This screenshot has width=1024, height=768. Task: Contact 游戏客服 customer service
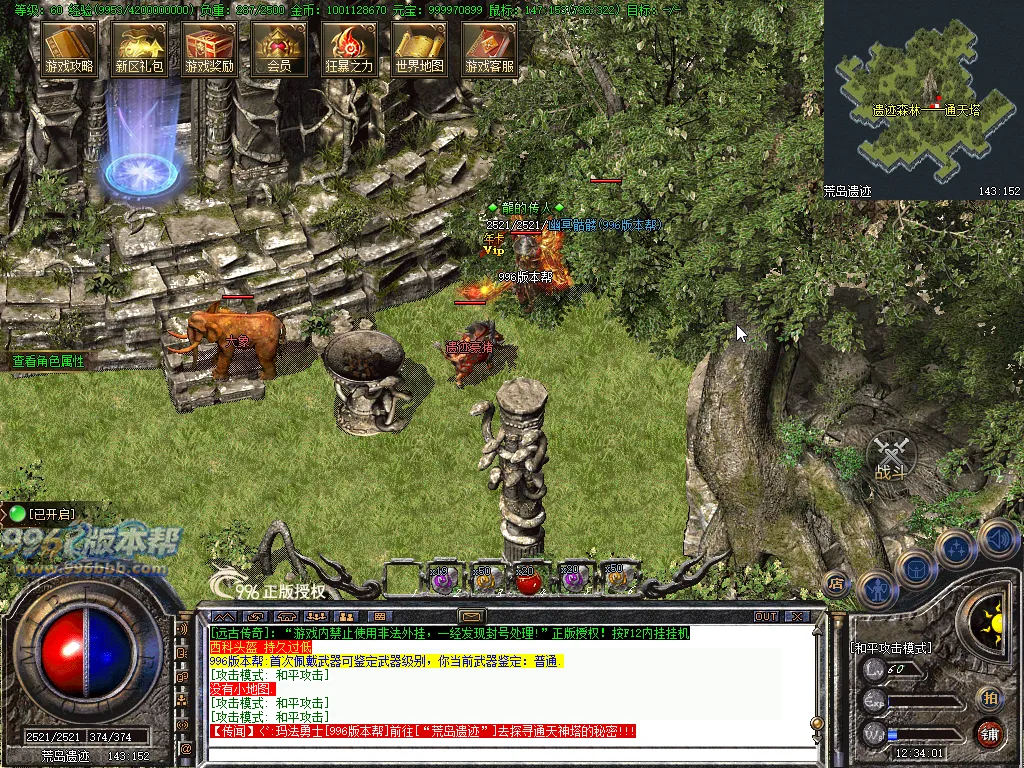(x=489, y=48)
